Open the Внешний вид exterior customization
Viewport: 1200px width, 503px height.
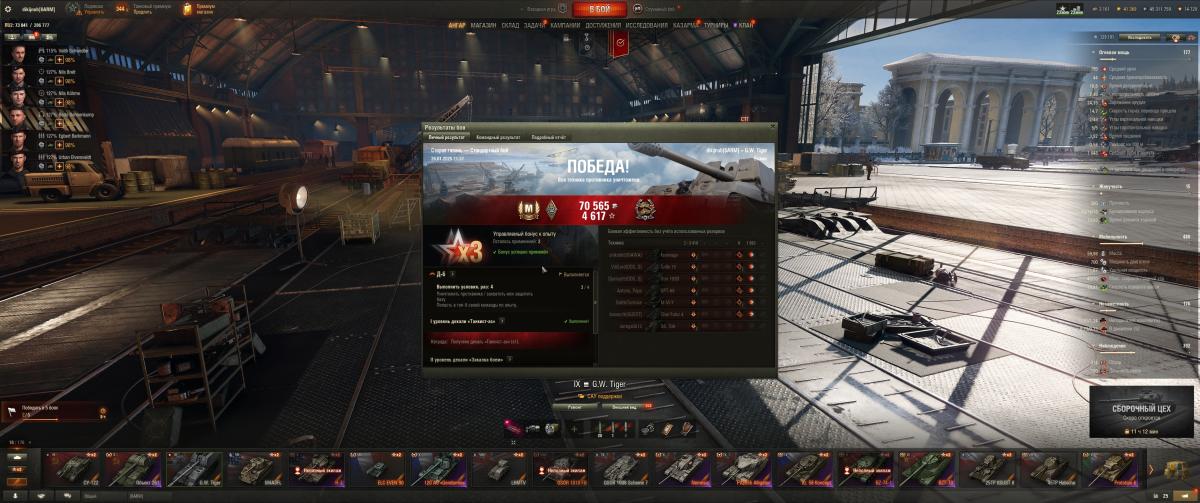626,407
